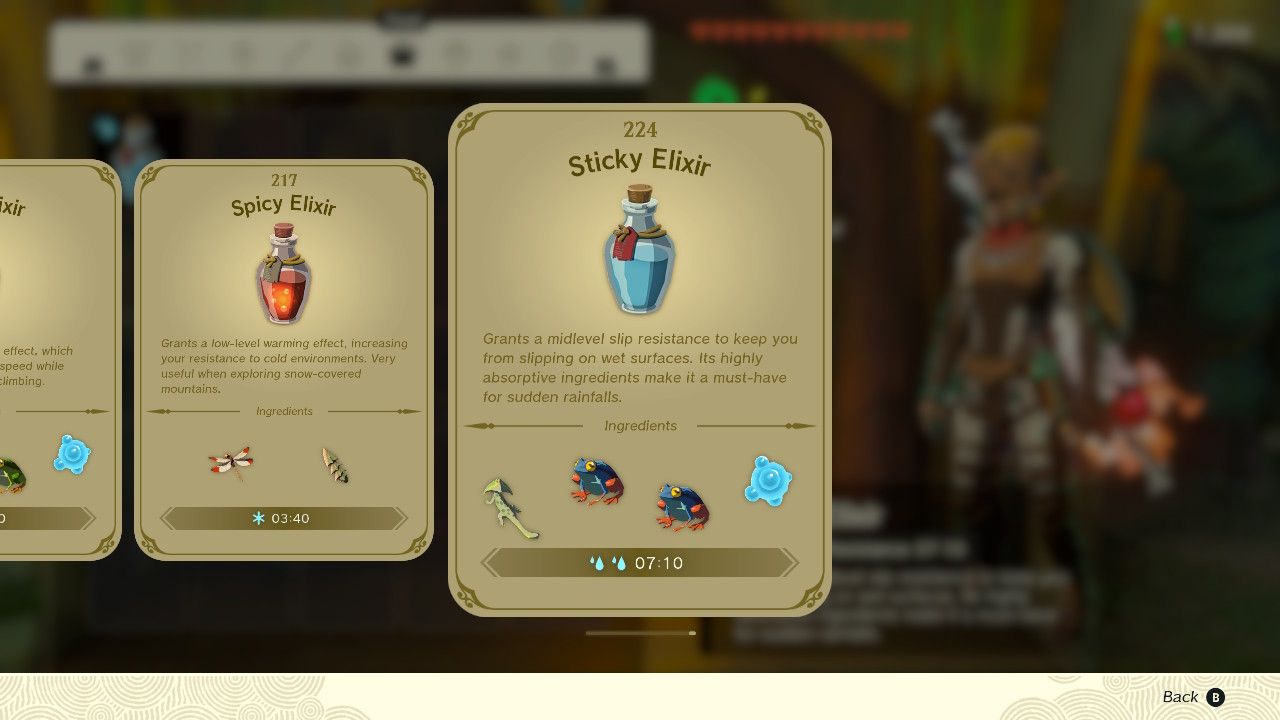
Task: Select the highlighted elixir category tab
Action: tap(402, 55)
